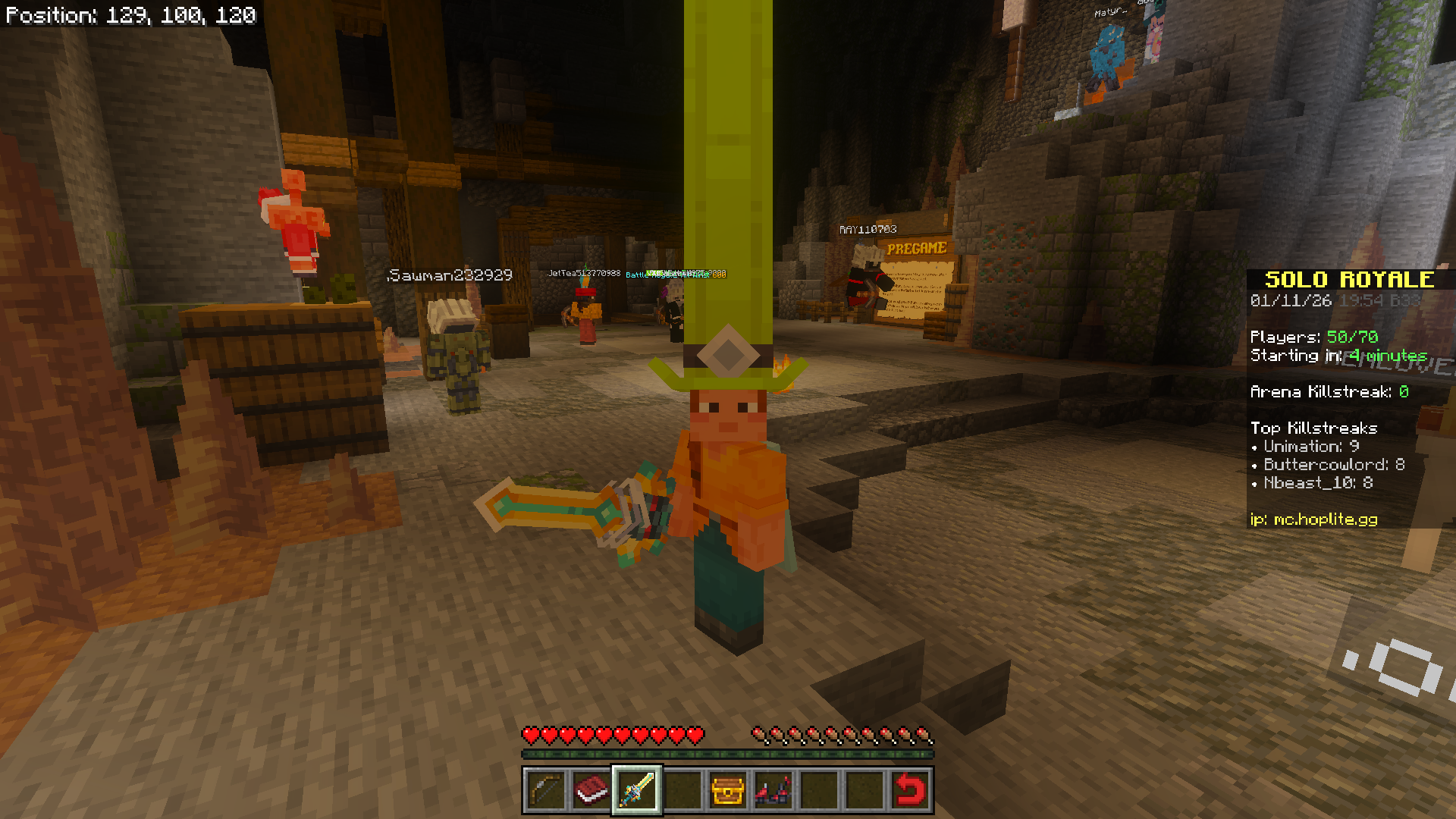Open the golden chest kit selector icon
This screenshot has height=819, width=1456.
(728, 790)
